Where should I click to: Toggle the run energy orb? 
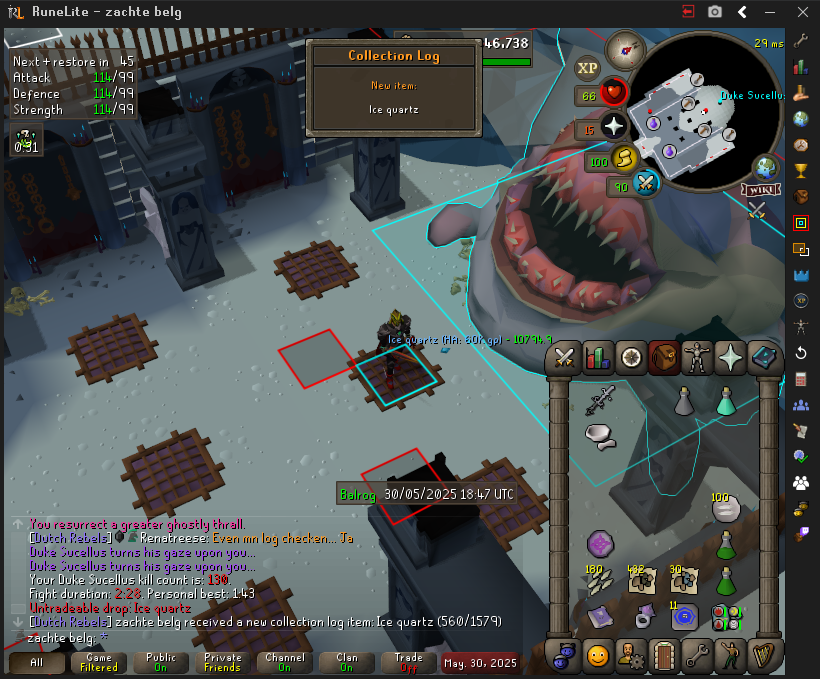click(624, 159)
